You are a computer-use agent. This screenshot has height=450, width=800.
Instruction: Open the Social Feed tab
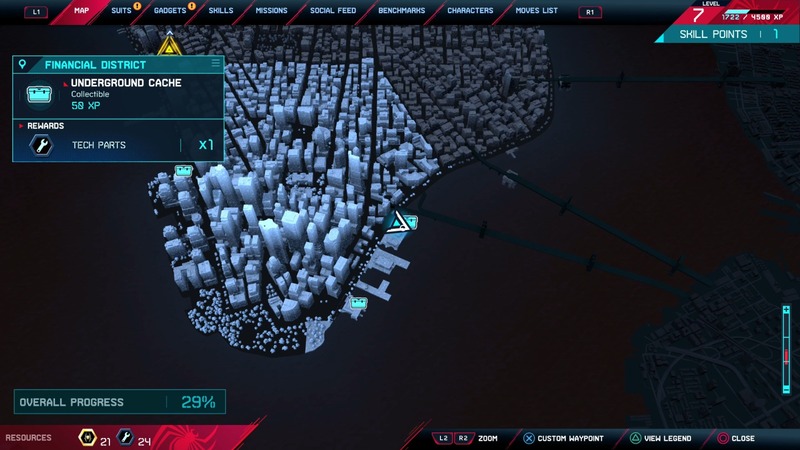click(x=333, y=10)
